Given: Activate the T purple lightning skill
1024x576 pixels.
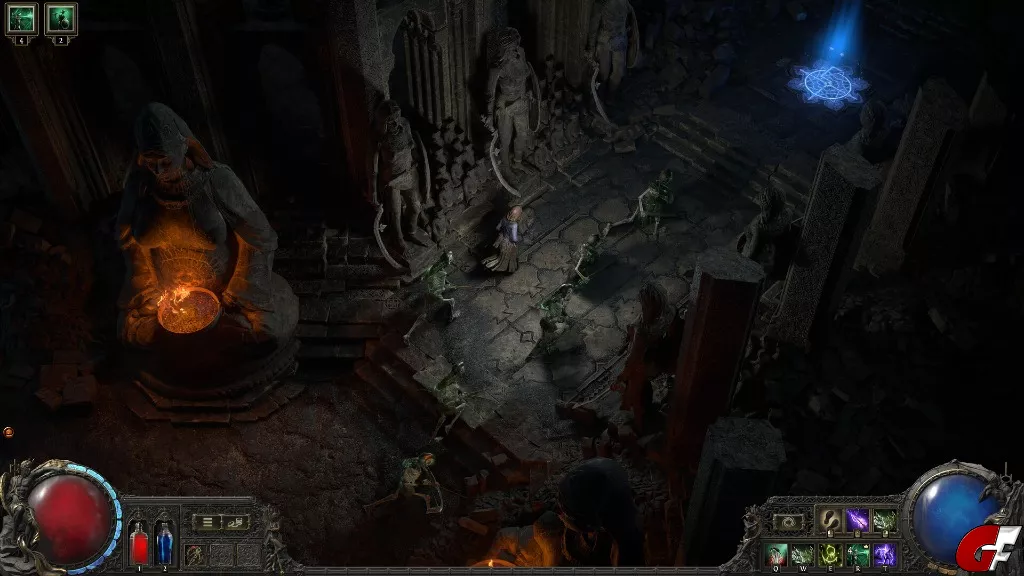Looking at the screenshot, I should [885, 554].
